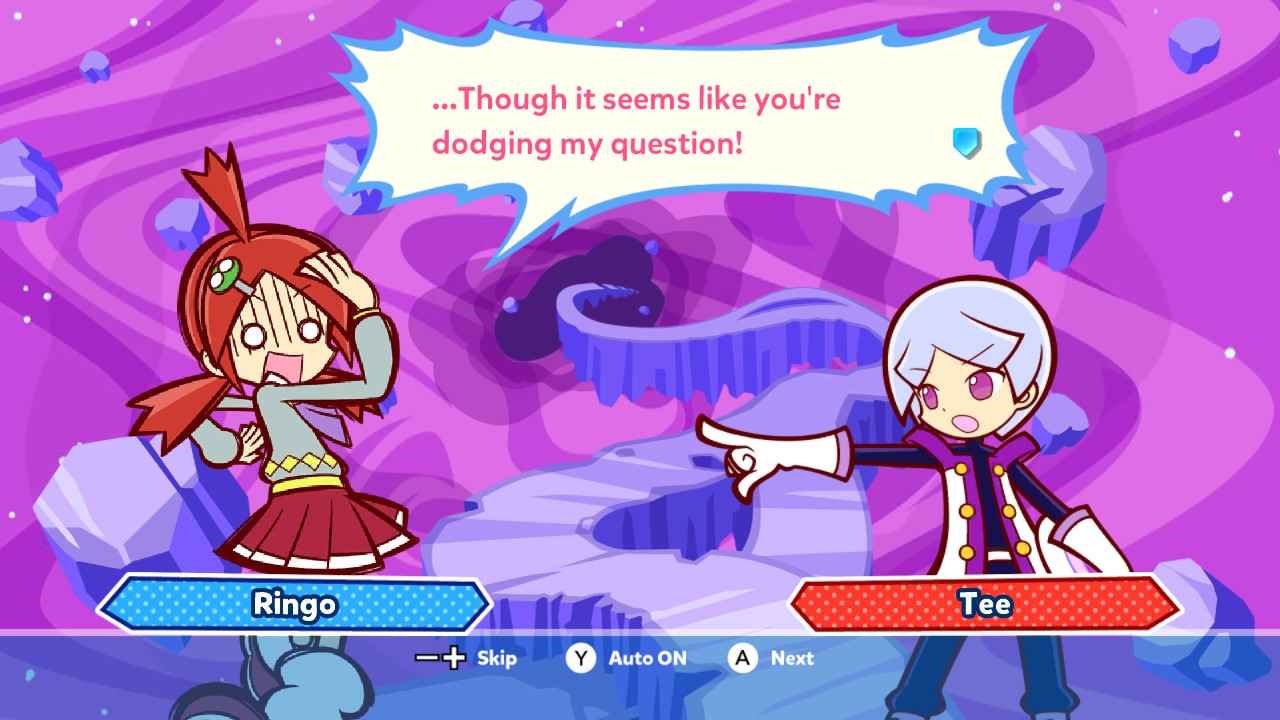Skip the cutscene dialogue
The image size is (1280, 720).
coord(466,658)
